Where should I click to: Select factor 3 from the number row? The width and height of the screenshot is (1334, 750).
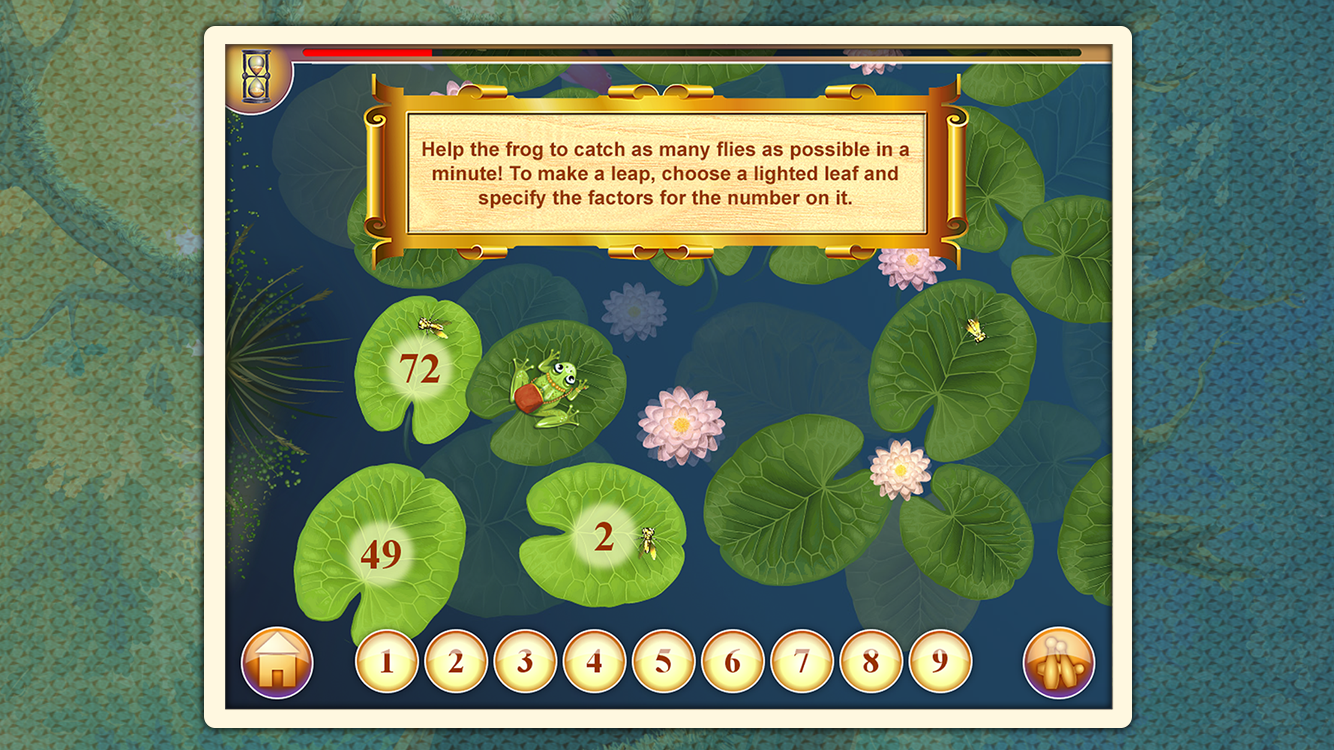pyautogui.click(x=525, y=661)
